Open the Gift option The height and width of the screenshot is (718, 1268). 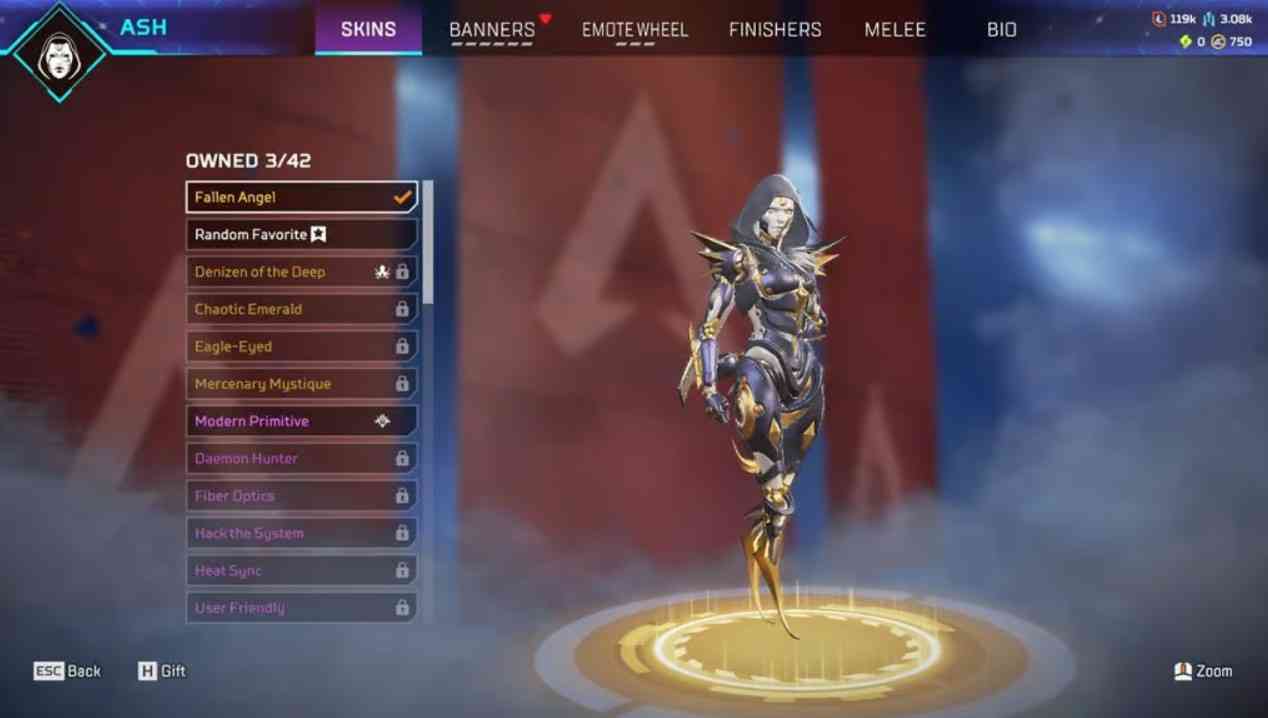click(162, 671)
